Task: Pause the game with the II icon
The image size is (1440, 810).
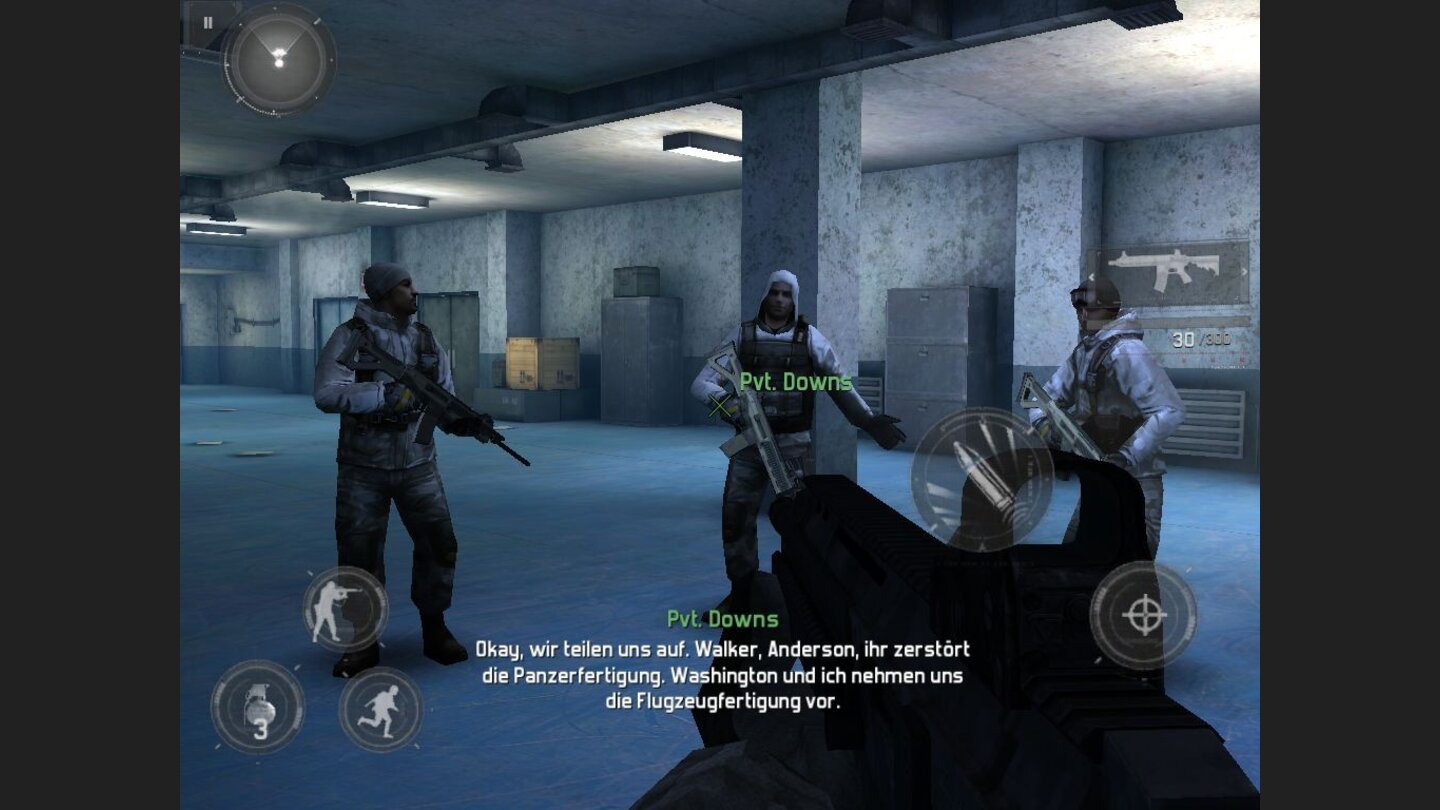Action: point(209,21)
